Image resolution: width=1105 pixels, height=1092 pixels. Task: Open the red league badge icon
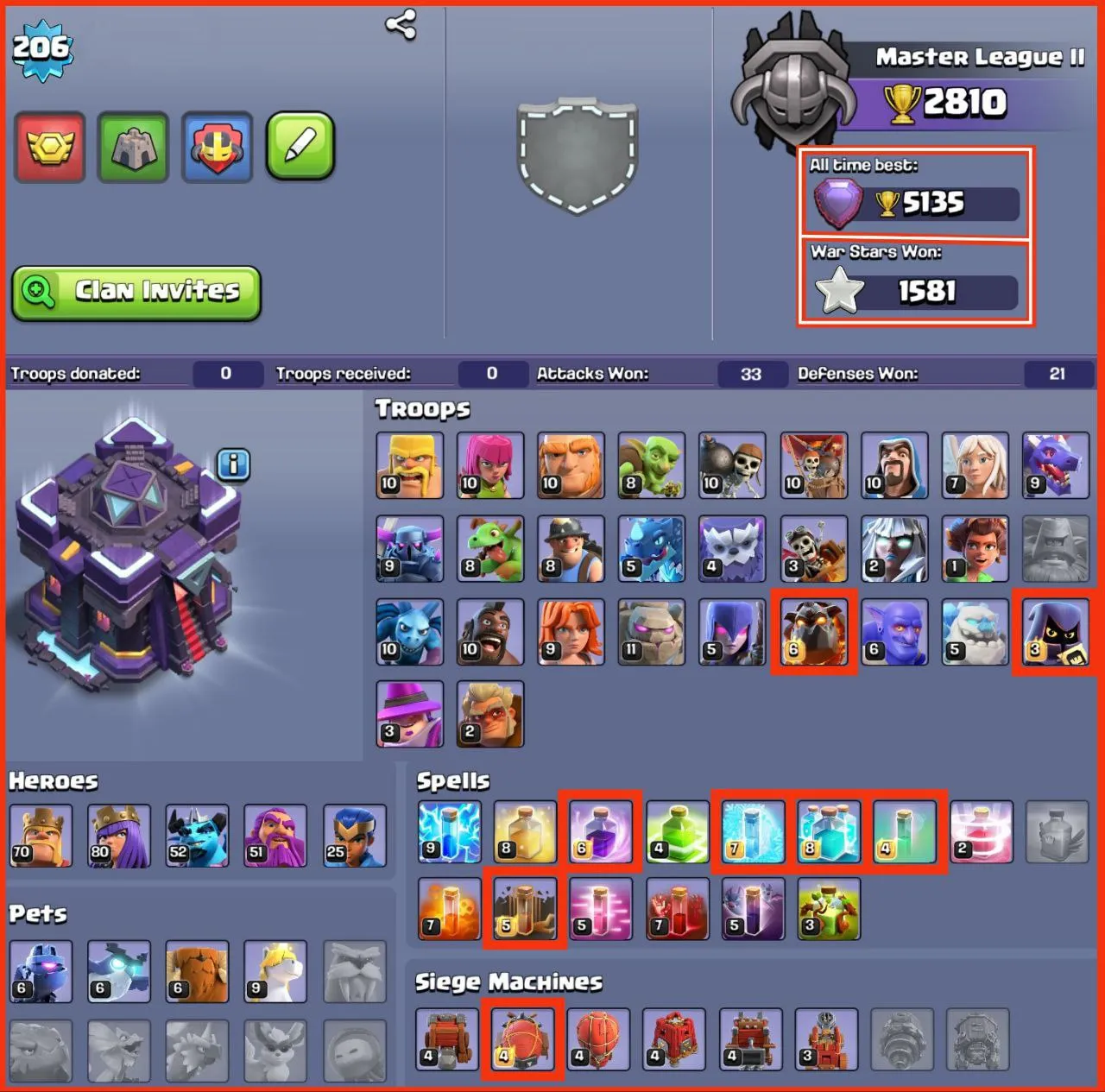coord(49,147)
